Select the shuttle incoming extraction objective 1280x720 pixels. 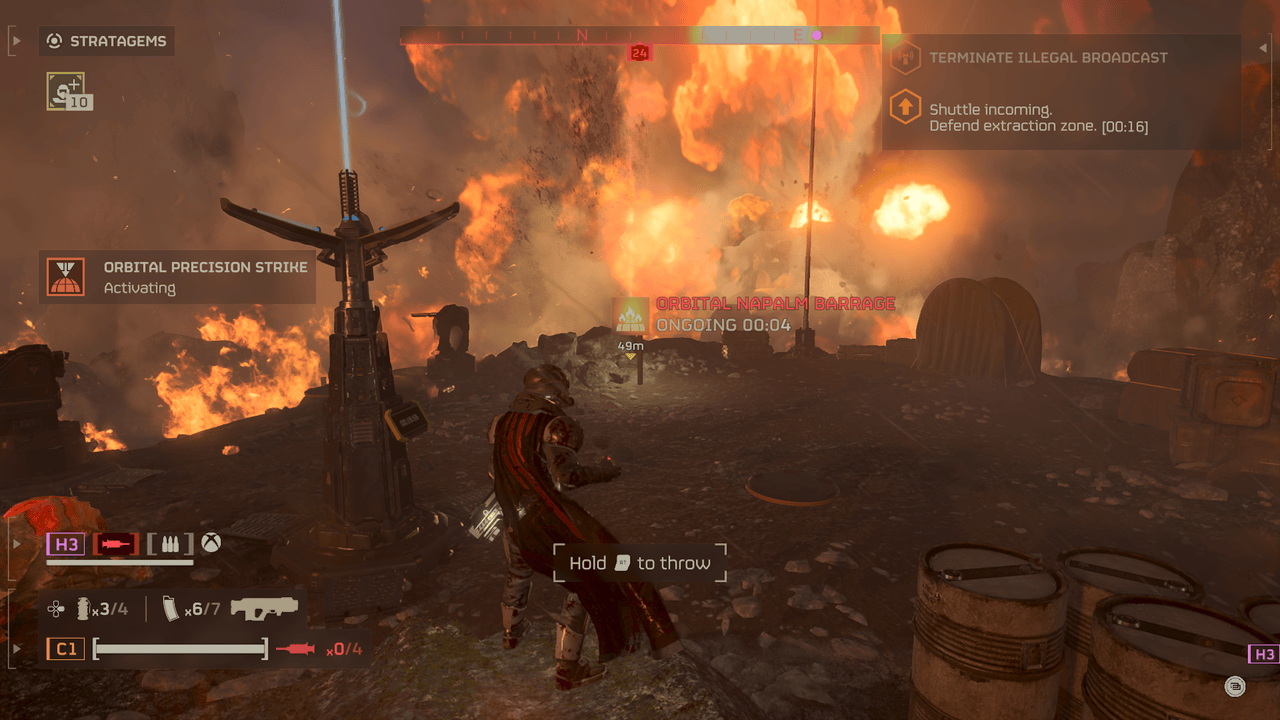click(1038, 118)
